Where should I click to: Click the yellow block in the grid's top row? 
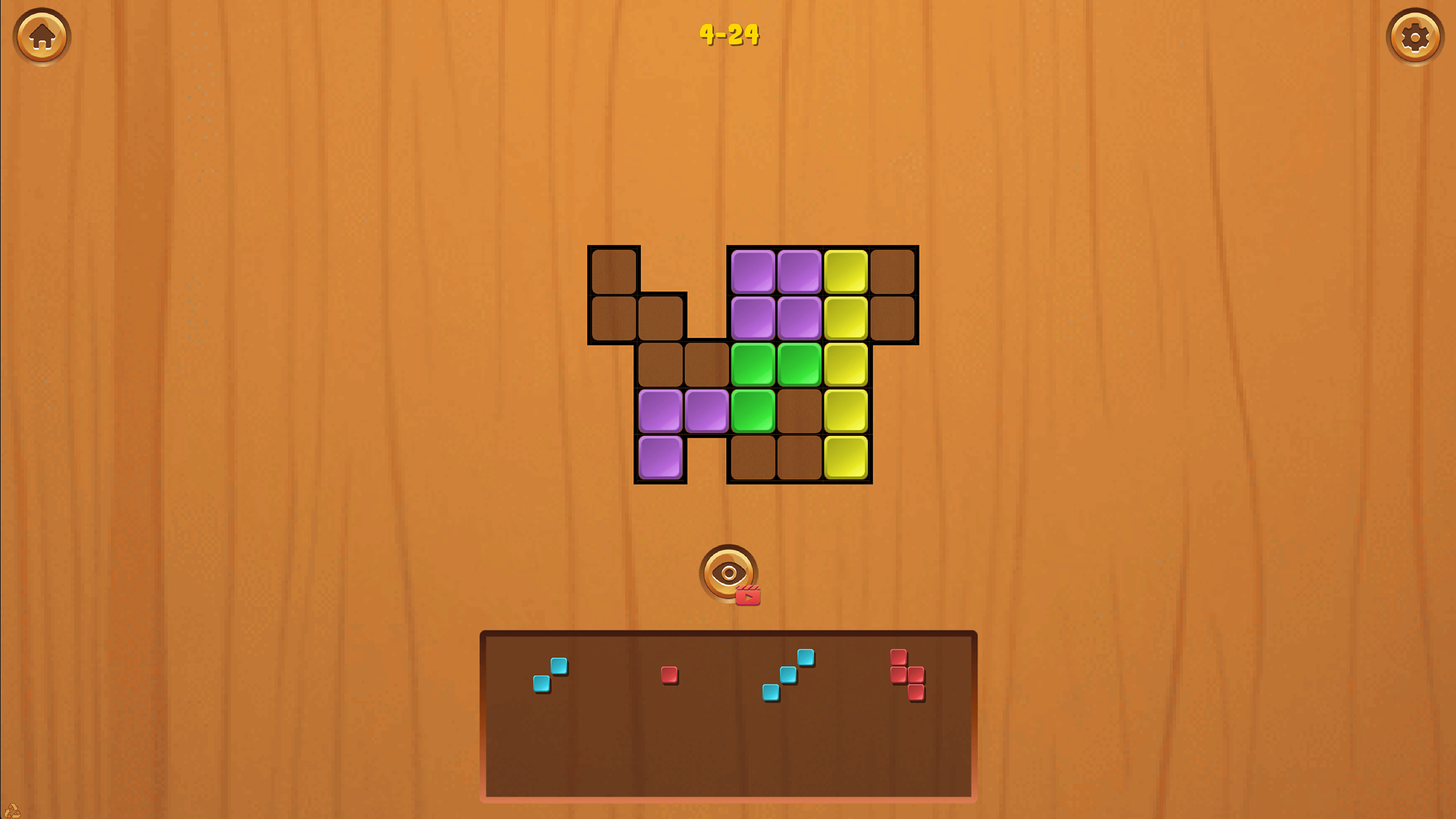tap(847, 271)
